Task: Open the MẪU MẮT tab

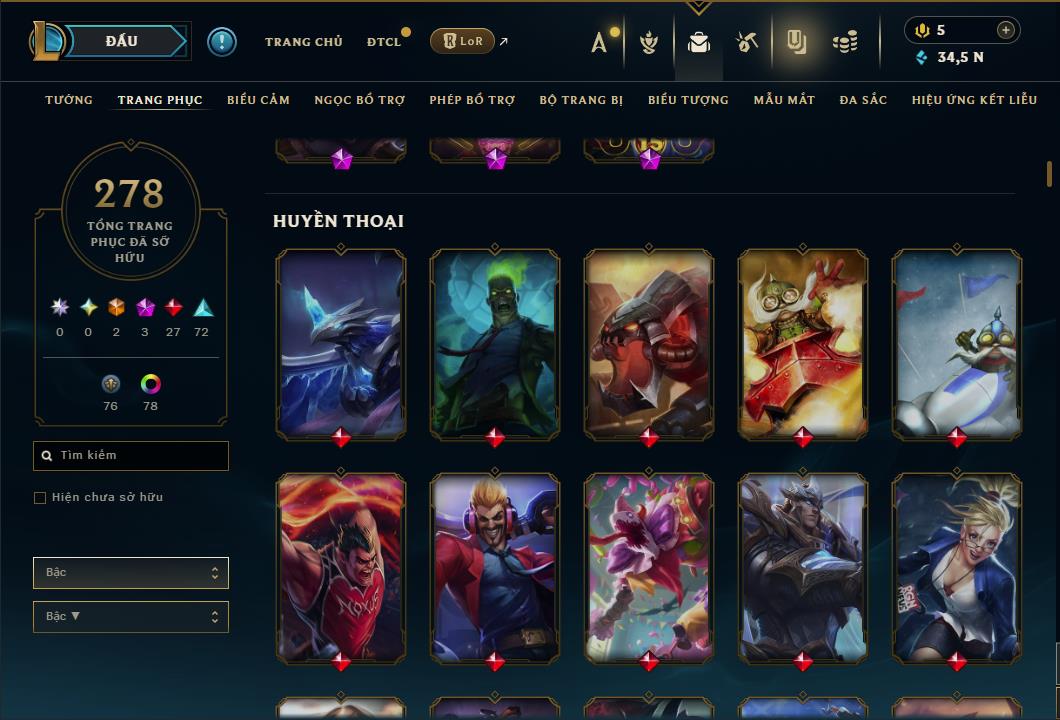Action: pos(784,100)
